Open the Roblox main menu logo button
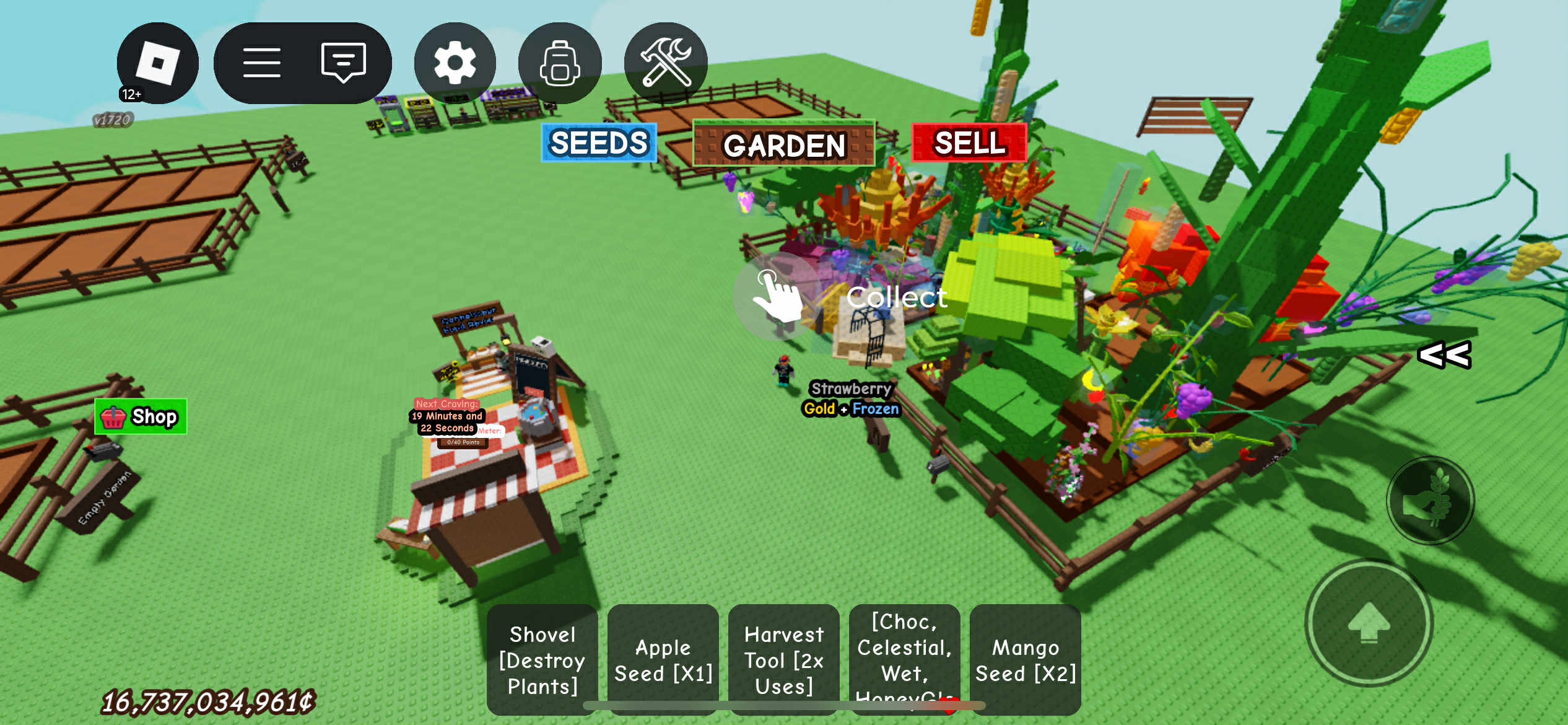This screenshot has width=1568, height=725. coord(157,63)
